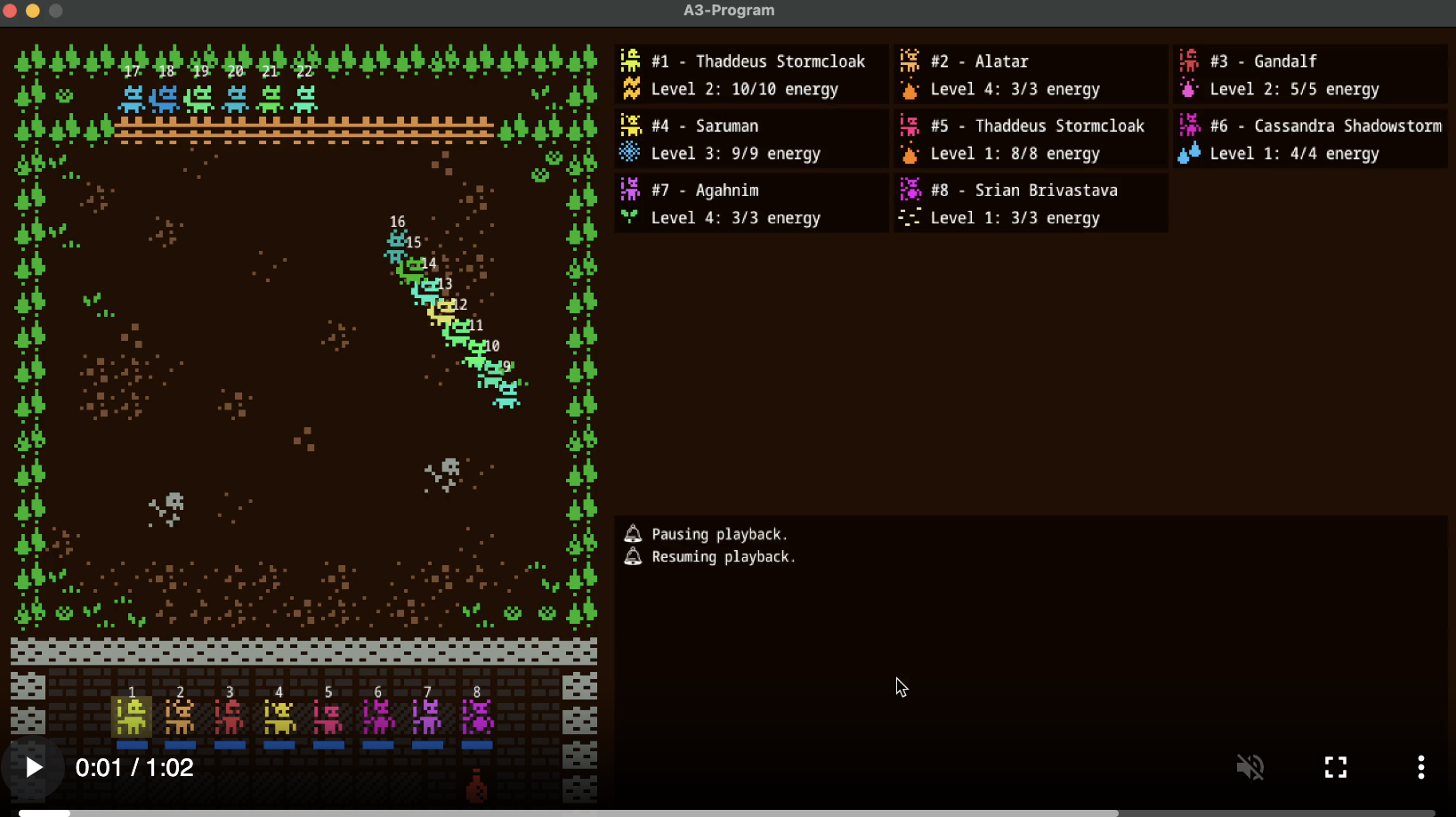
Task: Select wizard unit 3 in the castle
Action: tap(230, 717)
